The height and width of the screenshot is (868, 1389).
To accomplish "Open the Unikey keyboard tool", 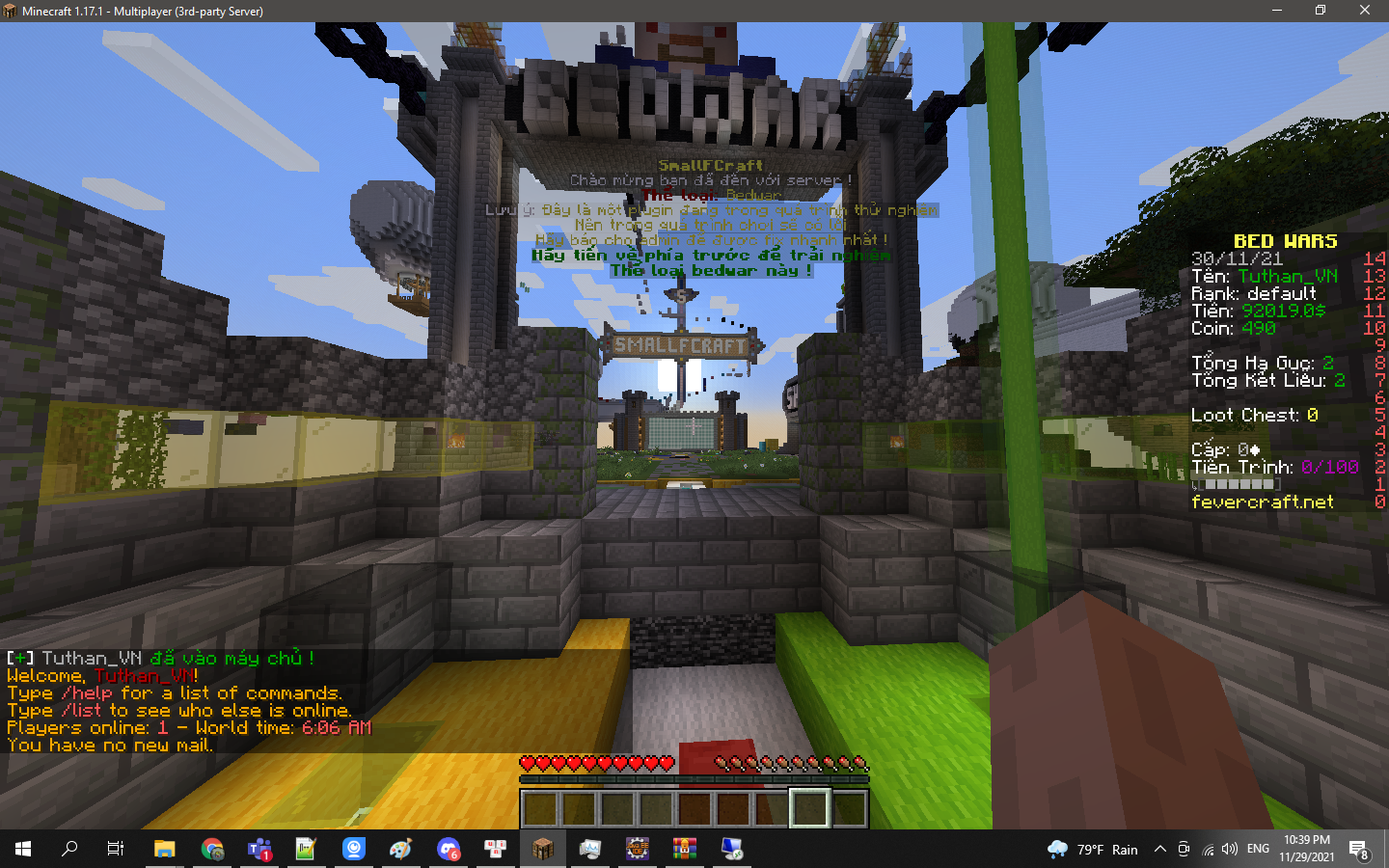I will [496, 850].
